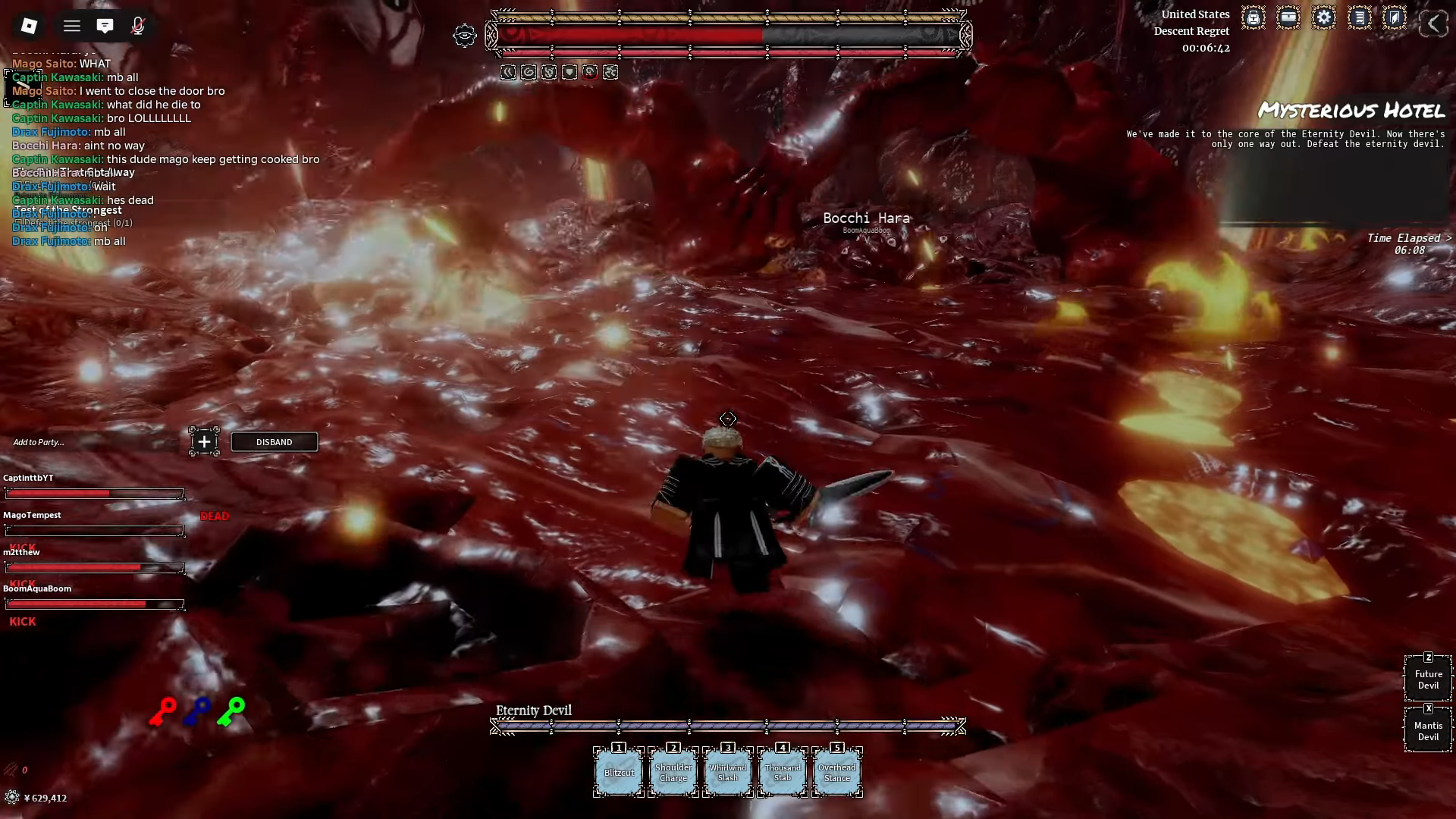This screenshot has height=819, width=1456.
Task: Activate the Blitzcut skill
Action: 619,772
